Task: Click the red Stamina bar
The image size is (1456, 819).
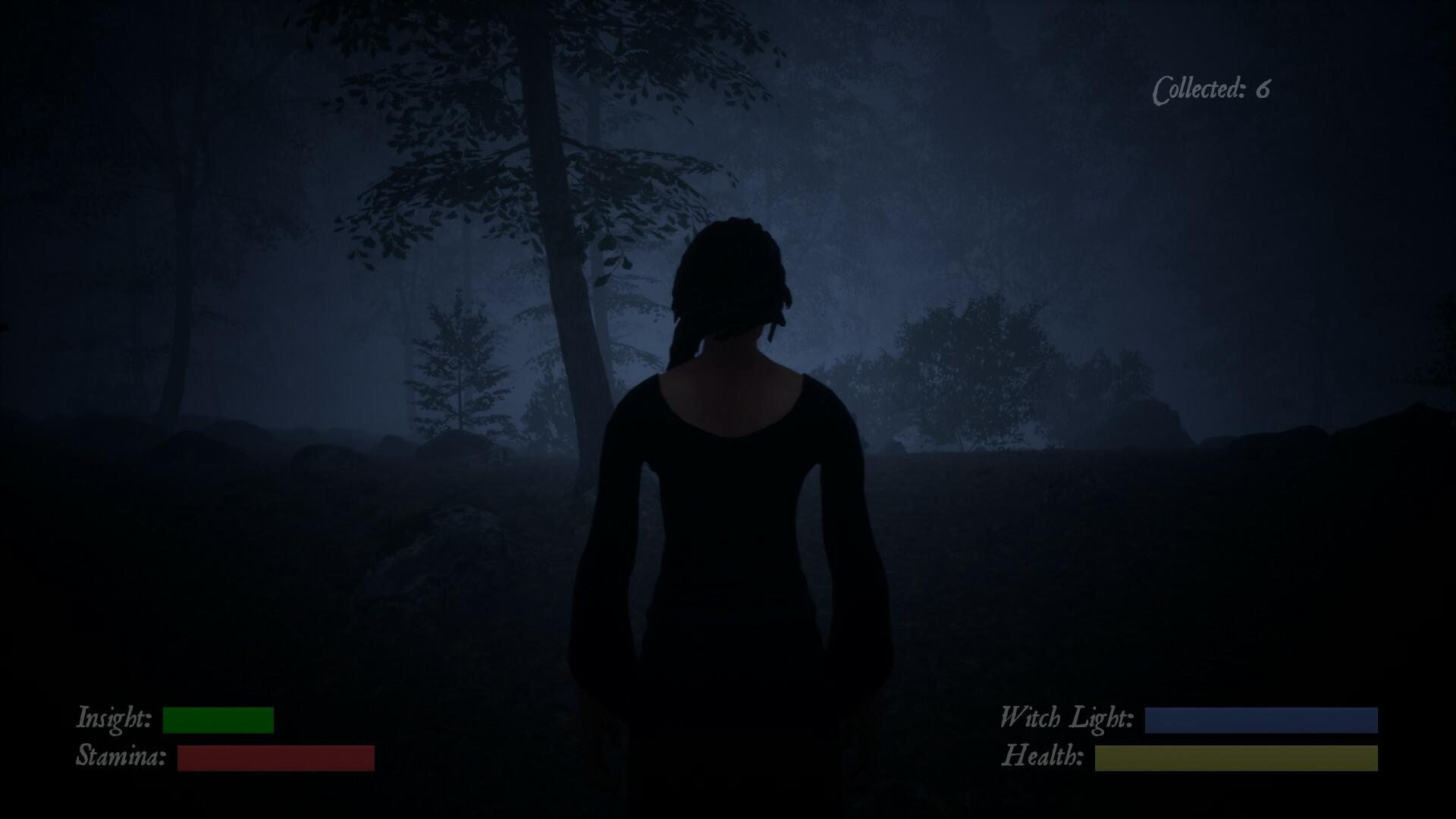Action: [275, 758]
